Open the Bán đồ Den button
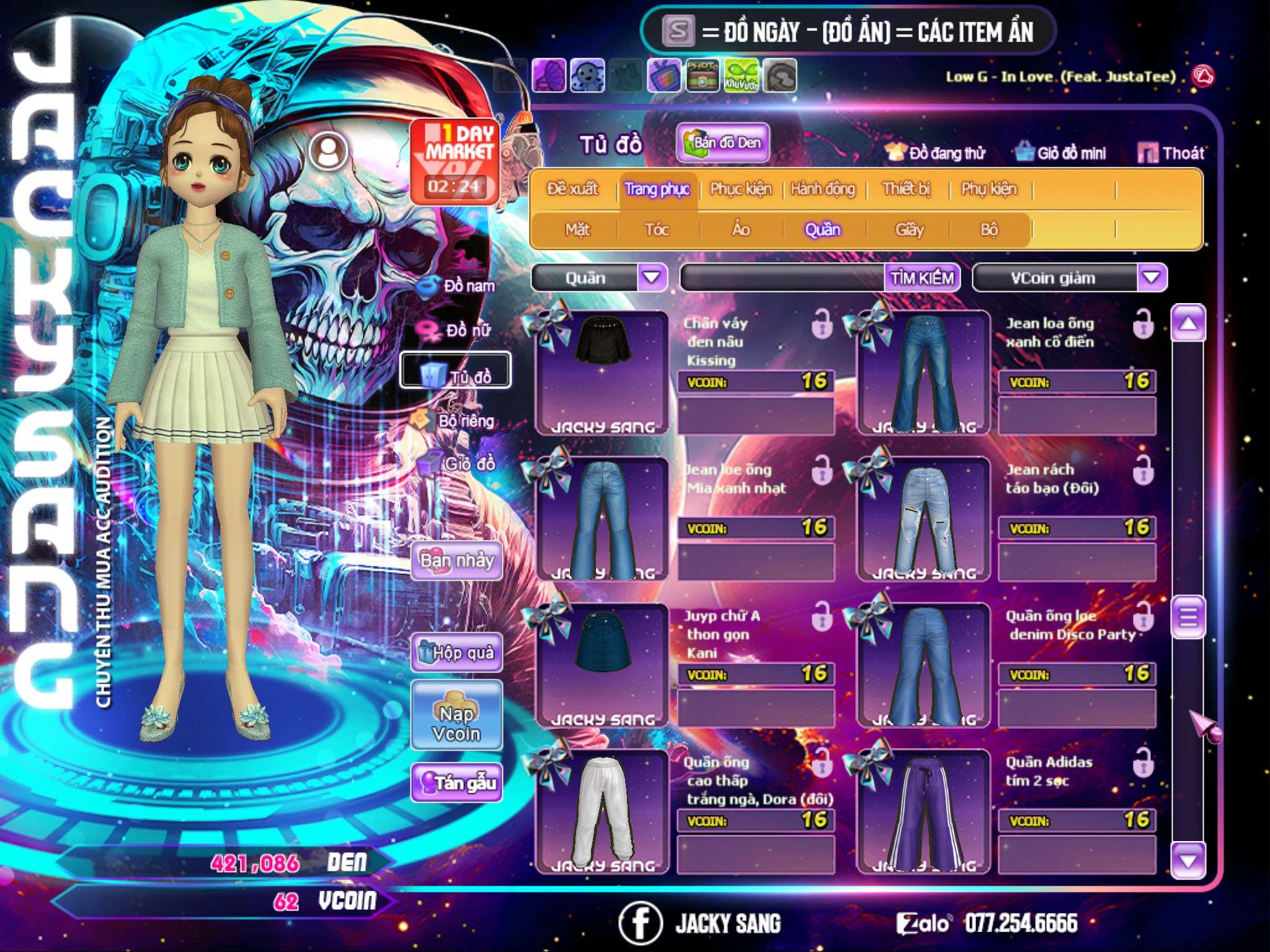The height and width of the screenshot is (952, 1270). [x=722, y=143]
